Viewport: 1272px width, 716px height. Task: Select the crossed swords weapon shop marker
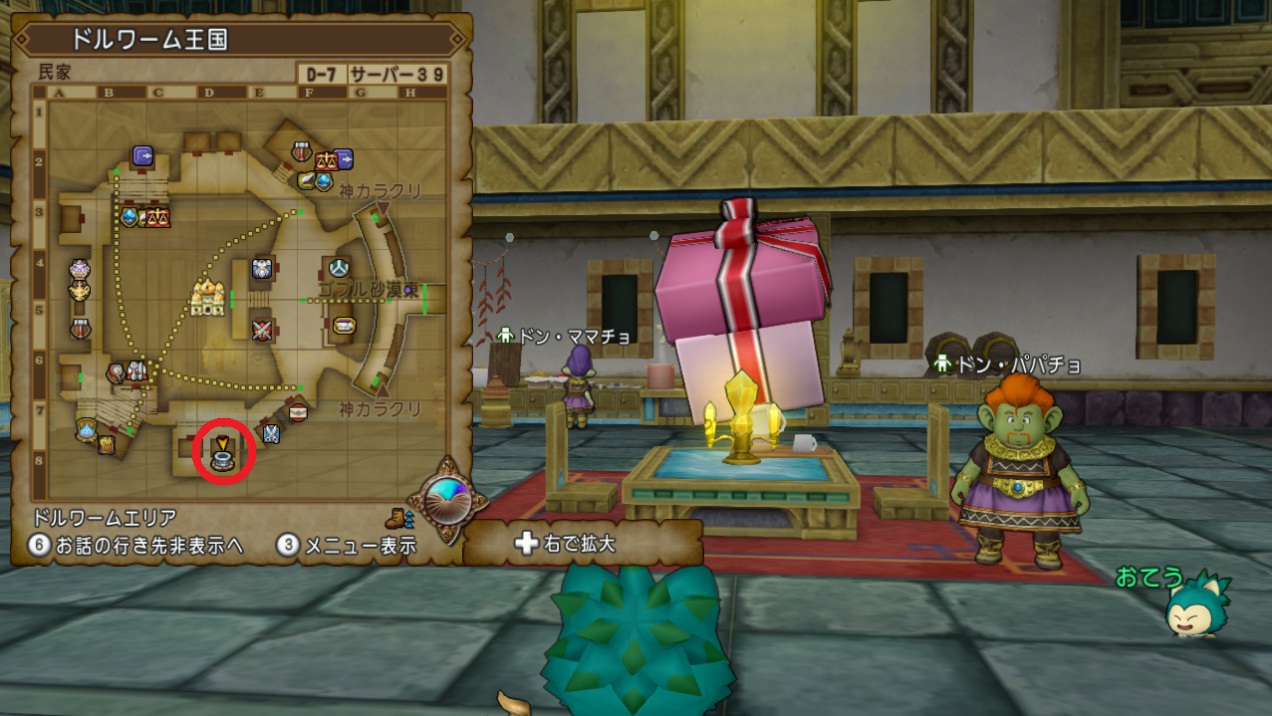coord(262,329)
